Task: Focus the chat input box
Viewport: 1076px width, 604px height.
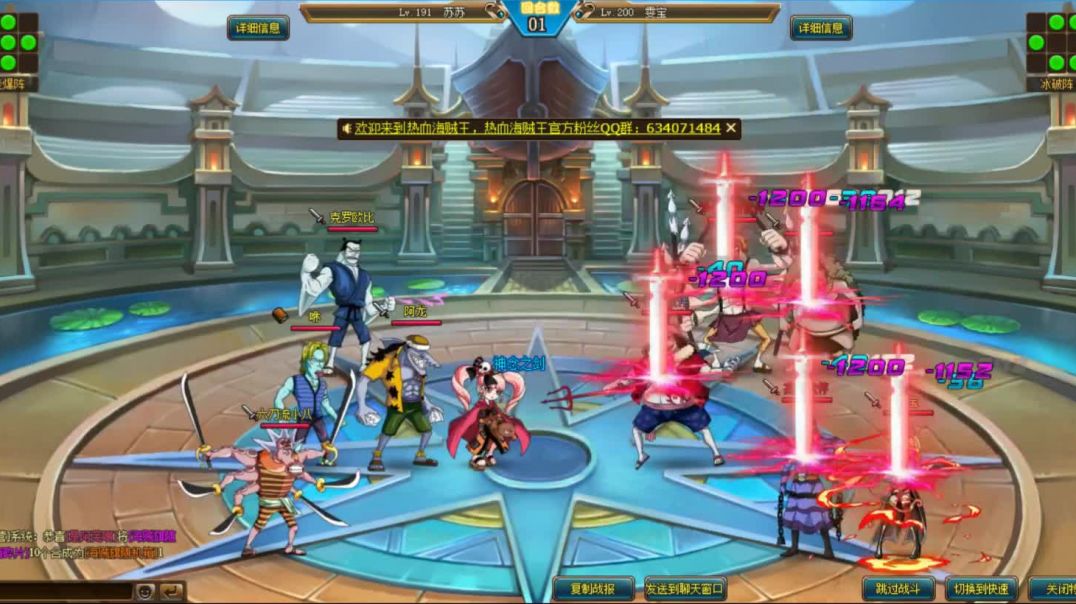Action: [x=65, y=591]
